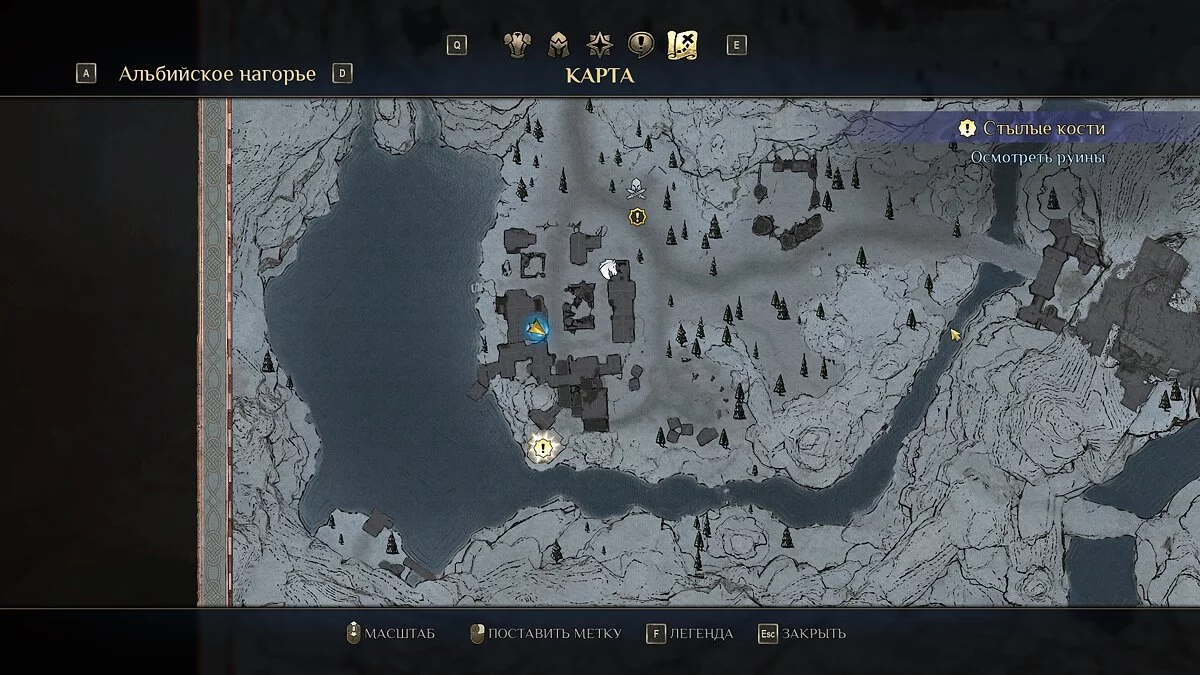Close the map with "Закрыть"

click(802, 633)
